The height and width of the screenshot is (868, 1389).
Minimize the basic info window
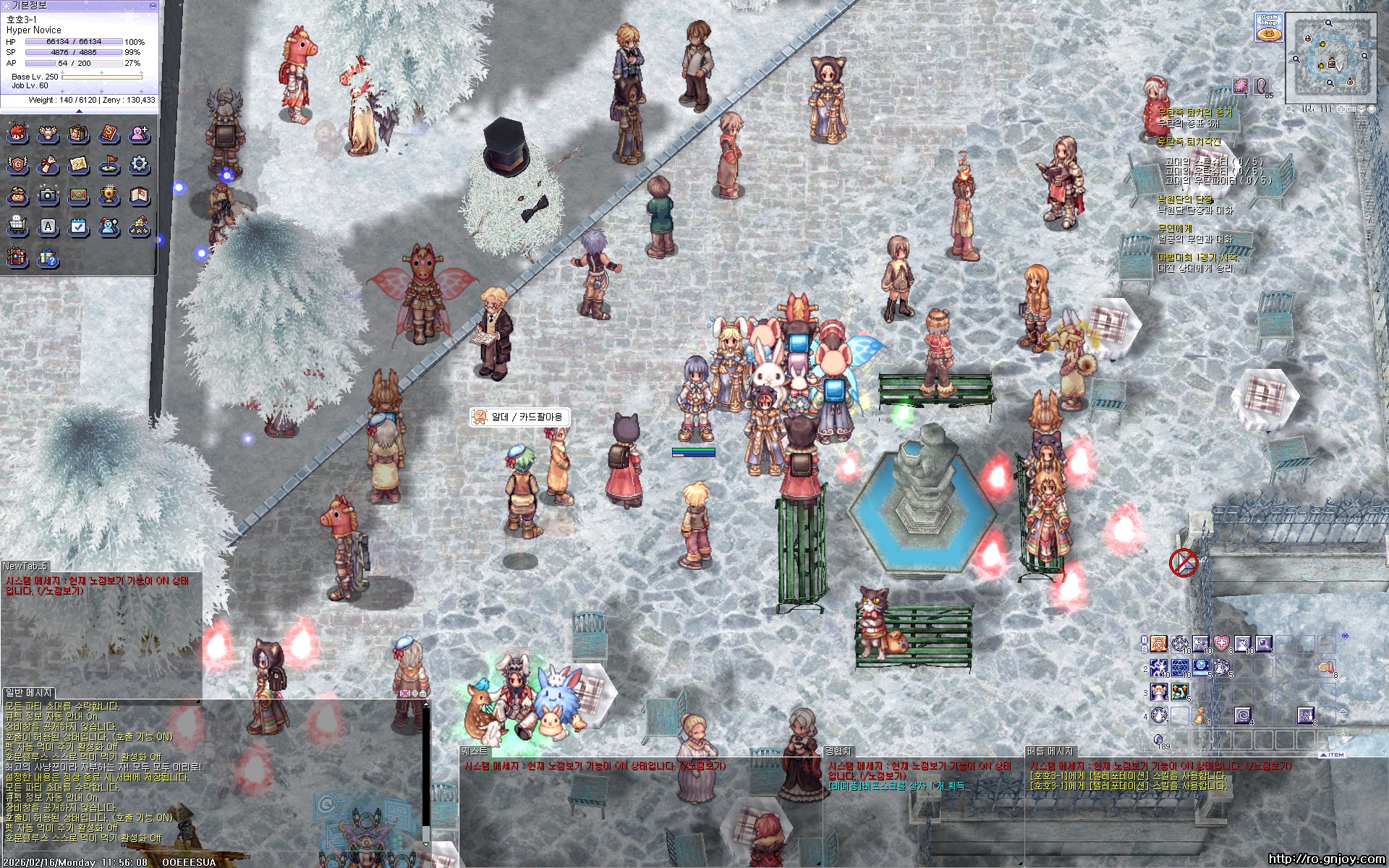pos(153,5)
